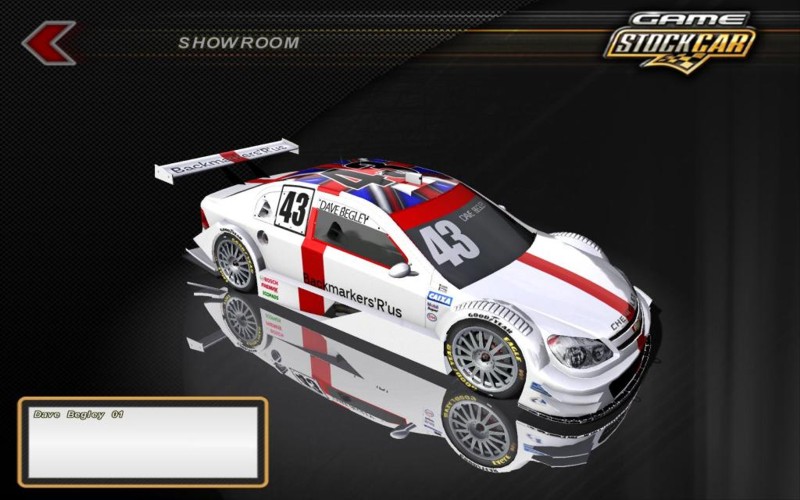The image size is (800, 500).
Task: Go back with the red arrow button
Action: [48, 43]
